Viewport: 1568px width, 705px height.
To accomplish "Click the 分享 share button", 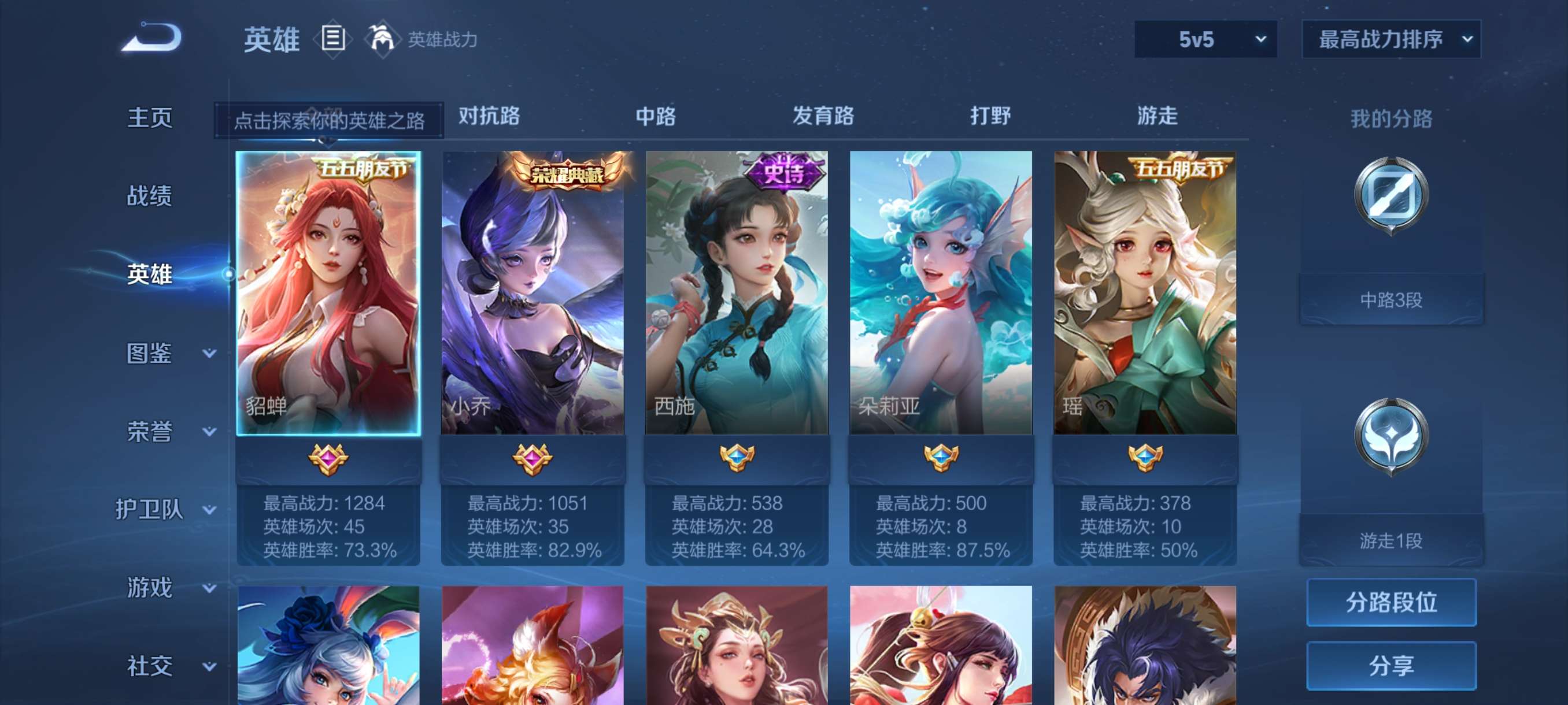I will pos(1391,666).
